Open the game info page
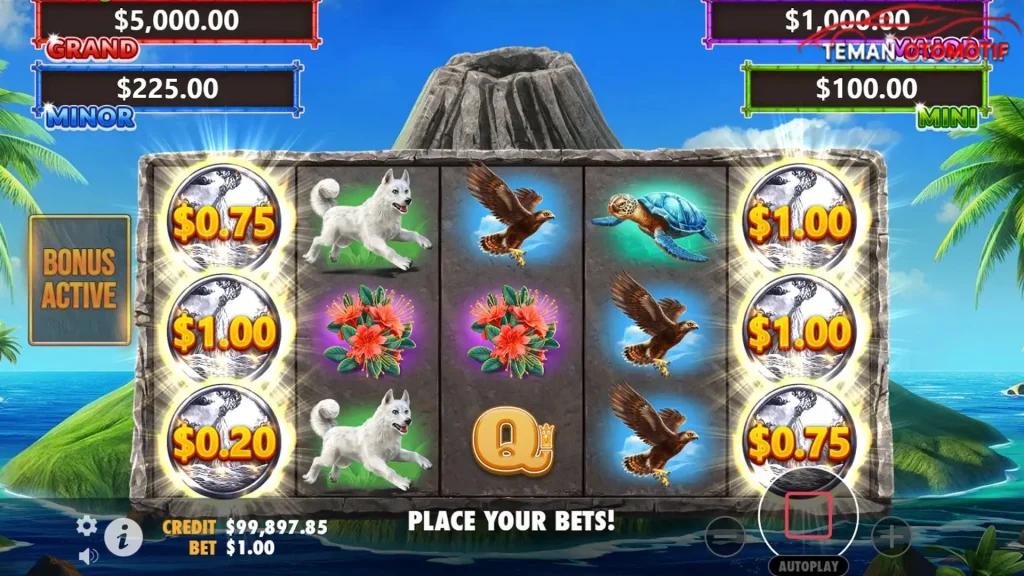Screen dimensions: 1024x576 [123, 538]
